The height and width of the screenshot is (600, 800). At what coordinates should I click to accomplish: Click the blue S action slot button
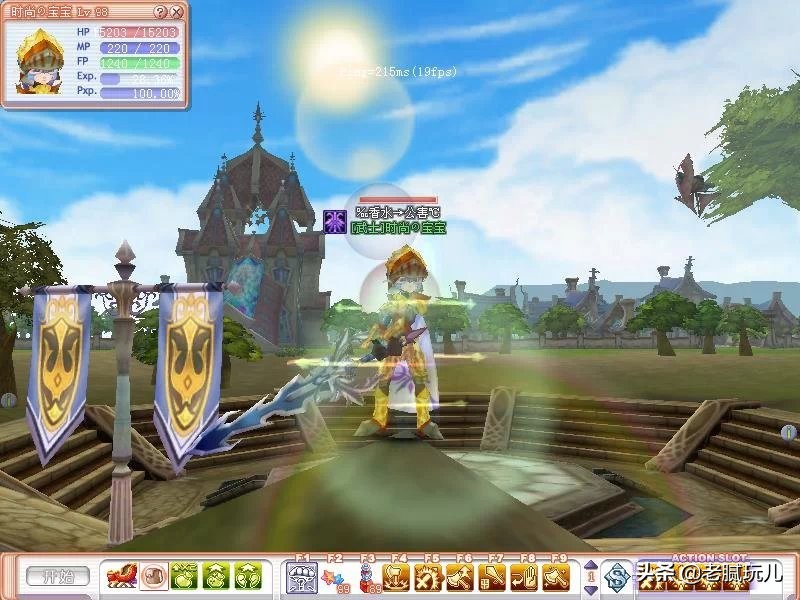pos(618,577)
